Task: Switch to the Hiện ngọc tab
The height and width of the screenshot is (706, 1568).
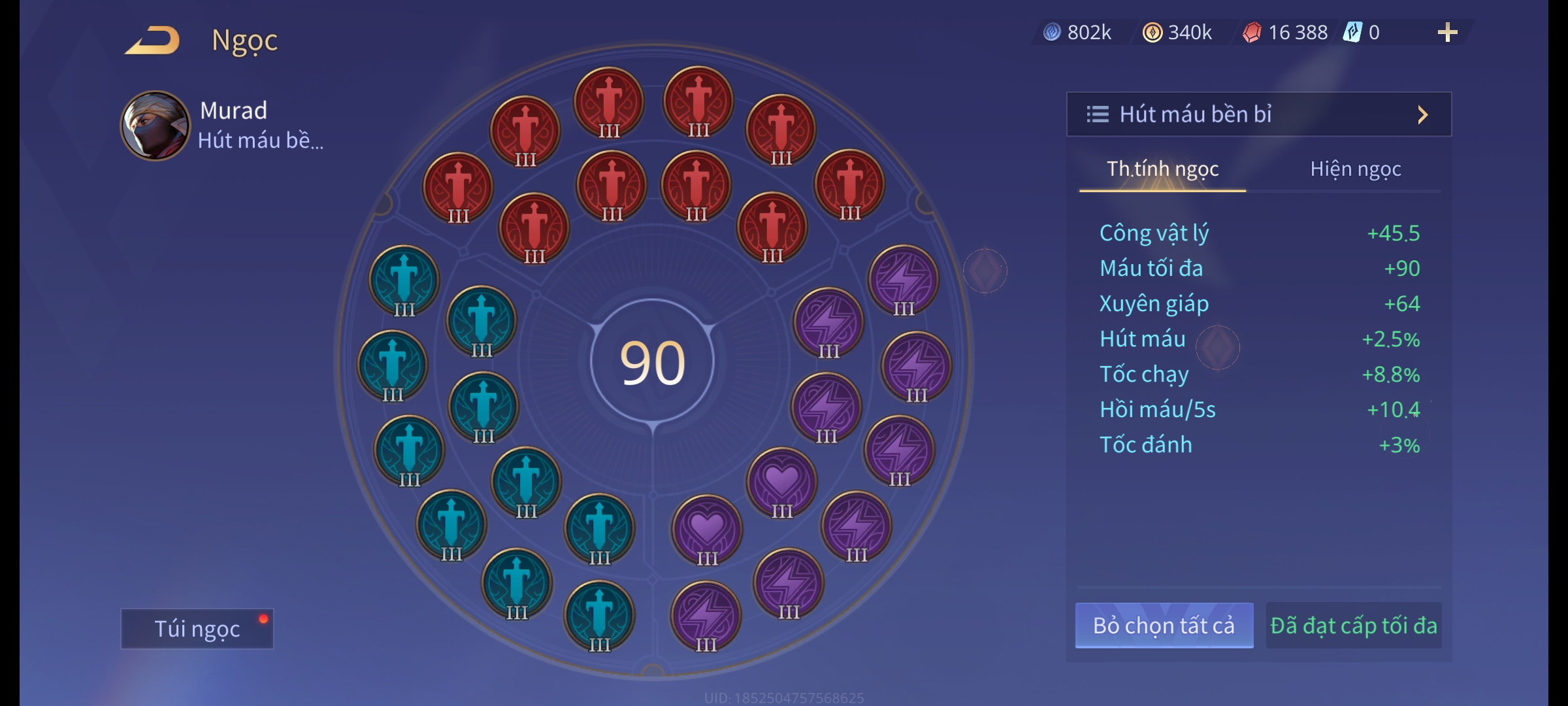Action: coord(1355,169)
